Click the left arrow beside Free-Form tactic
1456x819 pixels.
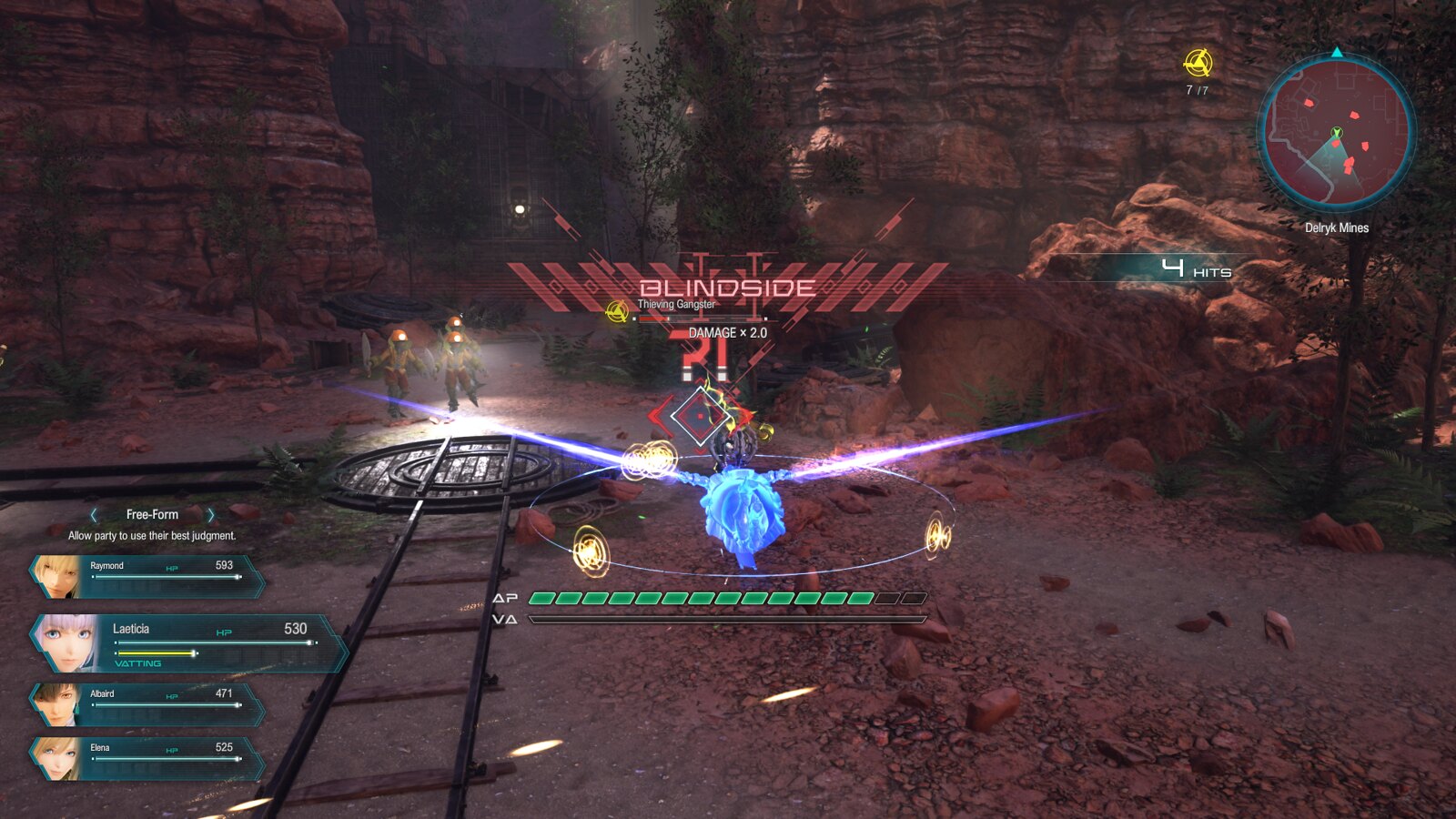click(94, 515)
